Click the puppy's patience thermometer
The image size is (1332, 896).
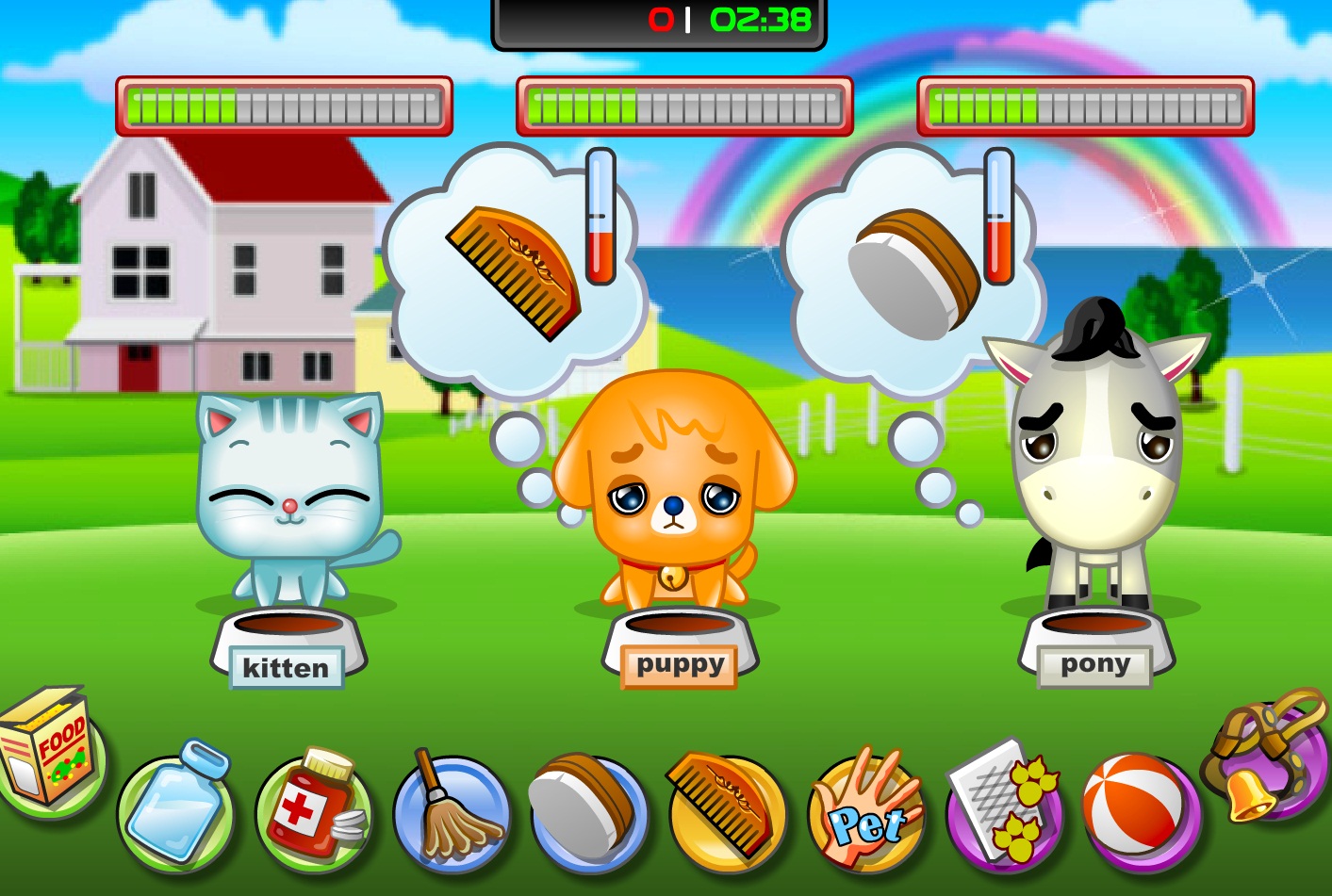[600, 217]
